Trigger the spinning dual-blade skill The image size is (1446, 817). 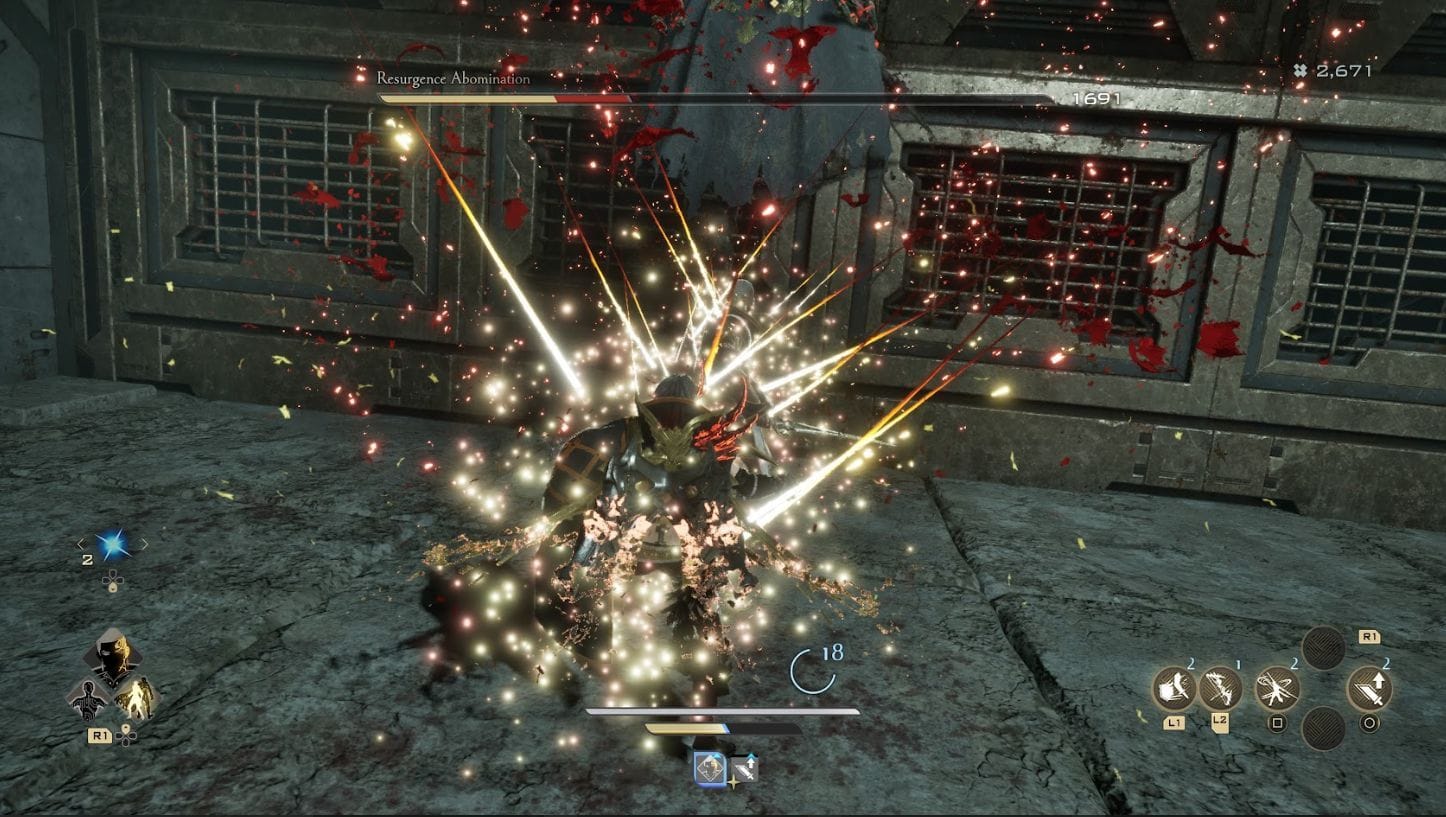(x=1277, y=688)
